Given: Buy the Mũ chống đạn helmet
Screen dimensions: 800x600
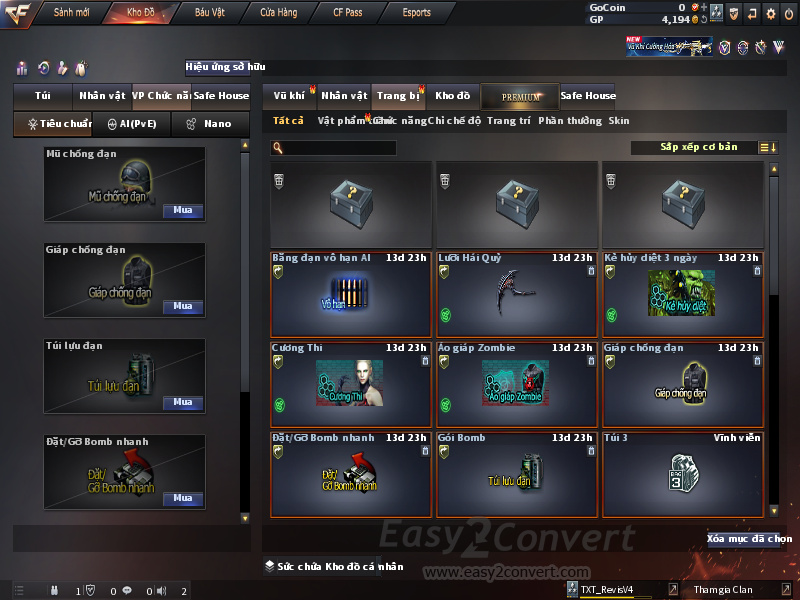Looking at the screenshot, I should 182,211.
